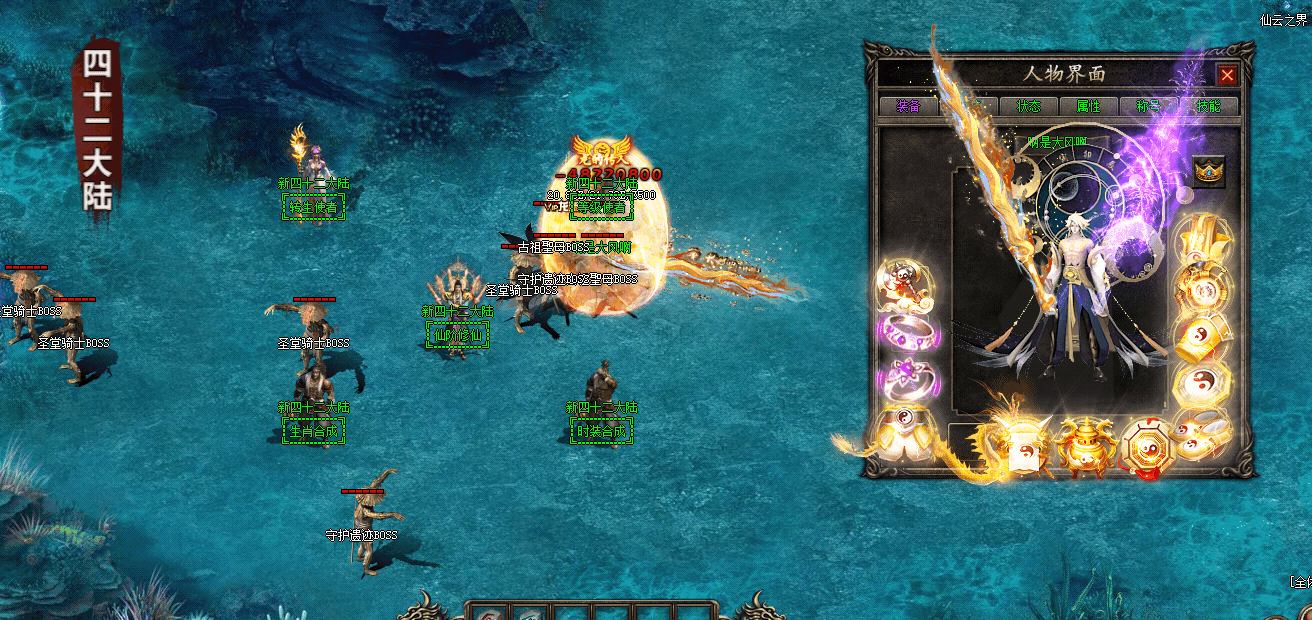Select the 称号 title tab

pyautogui.click(x=1148, y=106)
